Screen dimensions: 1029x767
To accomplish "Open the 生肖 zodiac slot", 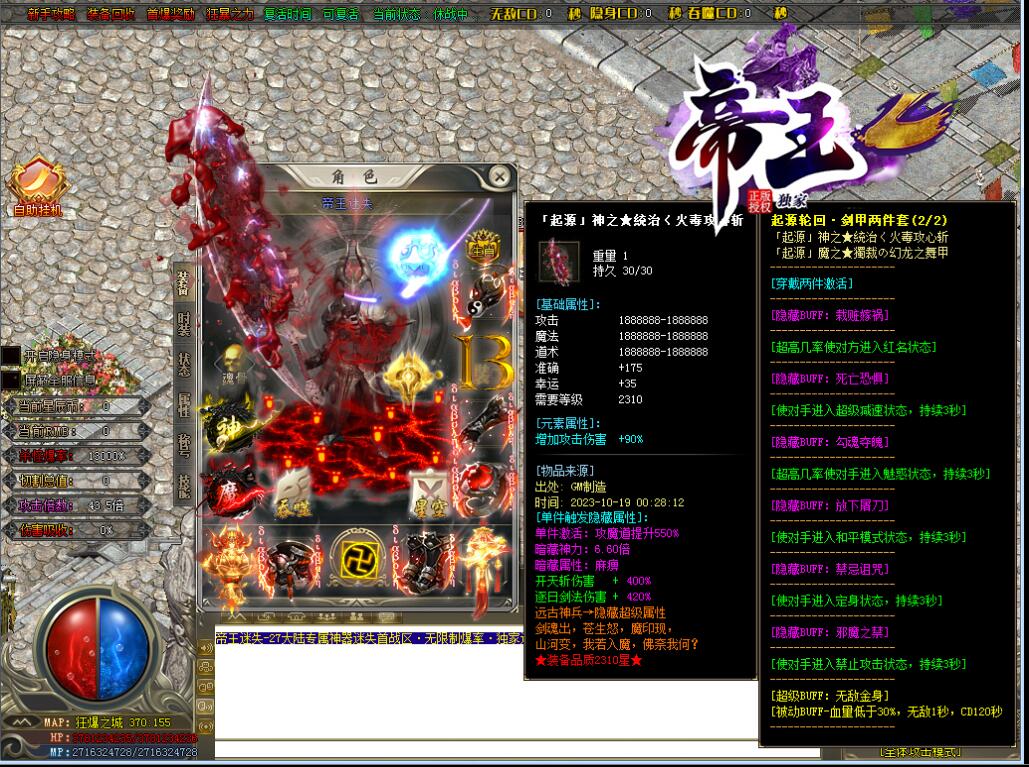I will point(482,249).
